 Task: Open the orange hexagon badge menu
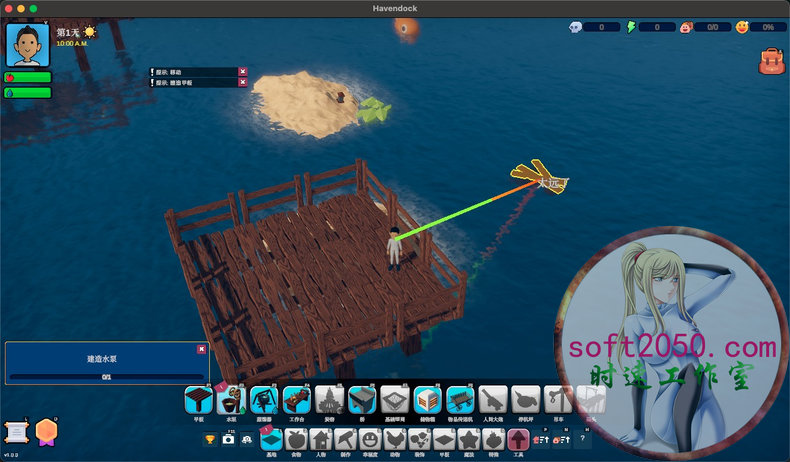(x=46, y=432)
